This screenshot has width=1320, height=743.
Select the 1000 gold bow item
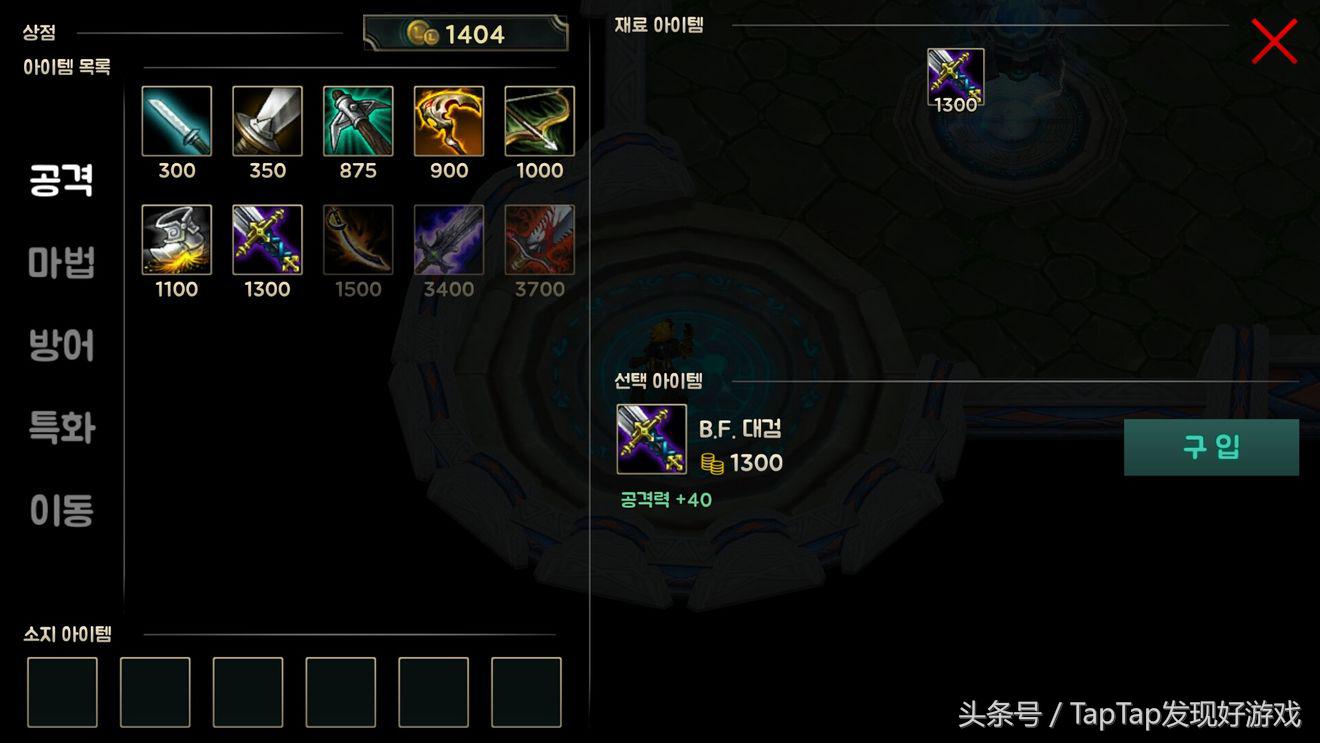[540, 121]
